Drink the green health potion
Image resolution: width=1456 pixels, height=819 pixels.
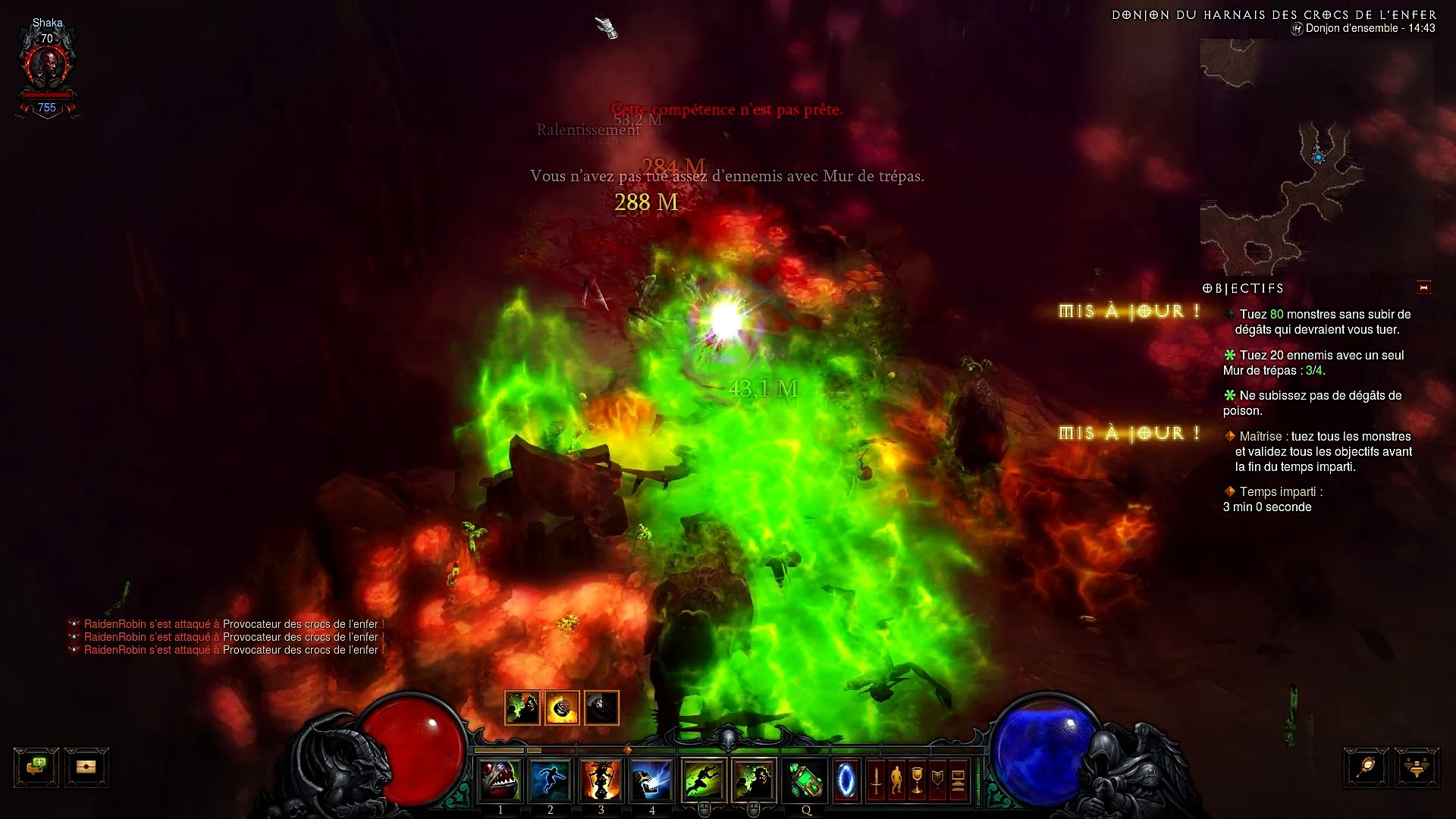pyautogui.click(x=805, y=780)
